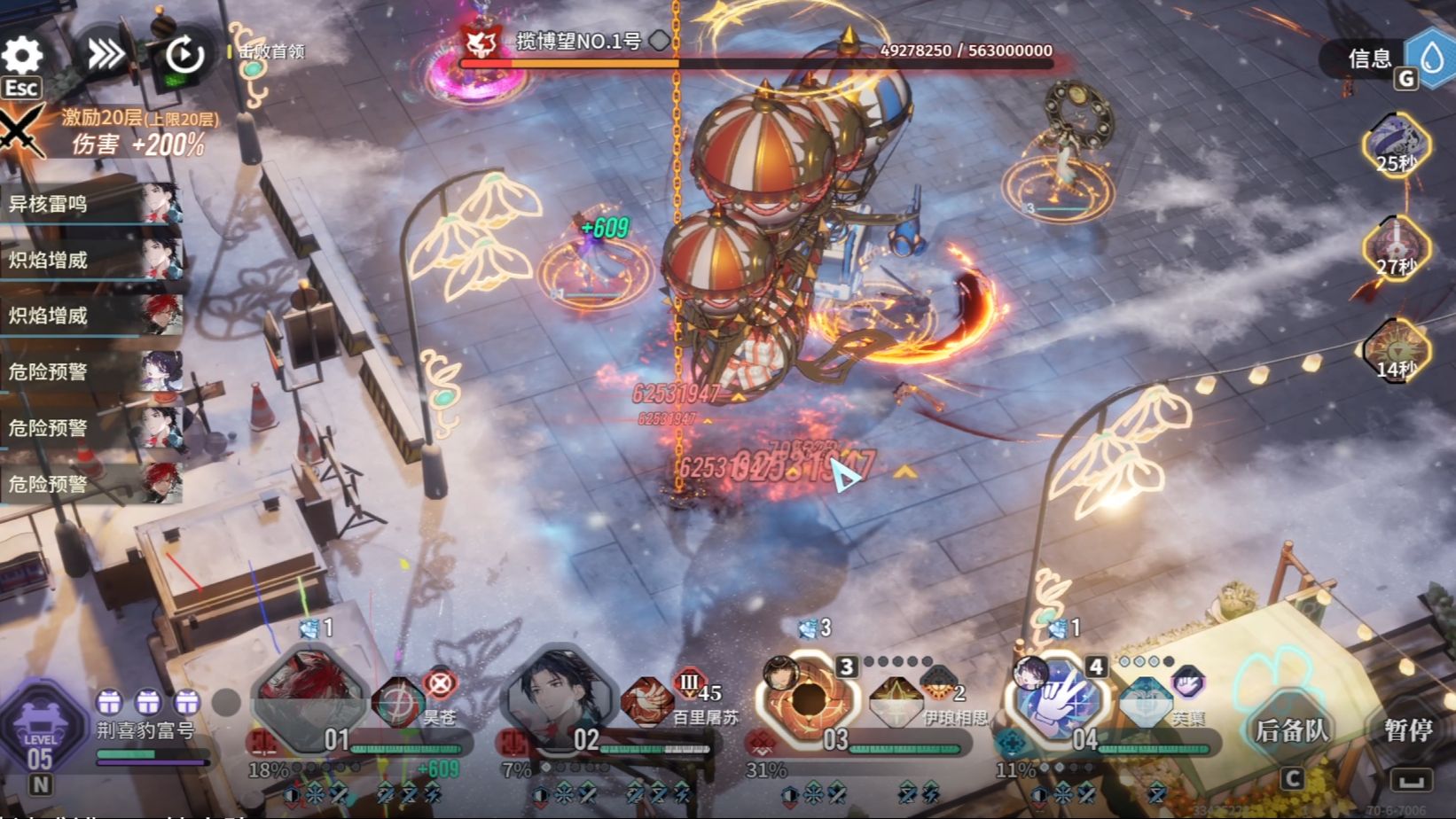Toggle the fast-forward speed arrows
Viewport: 1456px width, 819px height.
[x=106, y=55]
